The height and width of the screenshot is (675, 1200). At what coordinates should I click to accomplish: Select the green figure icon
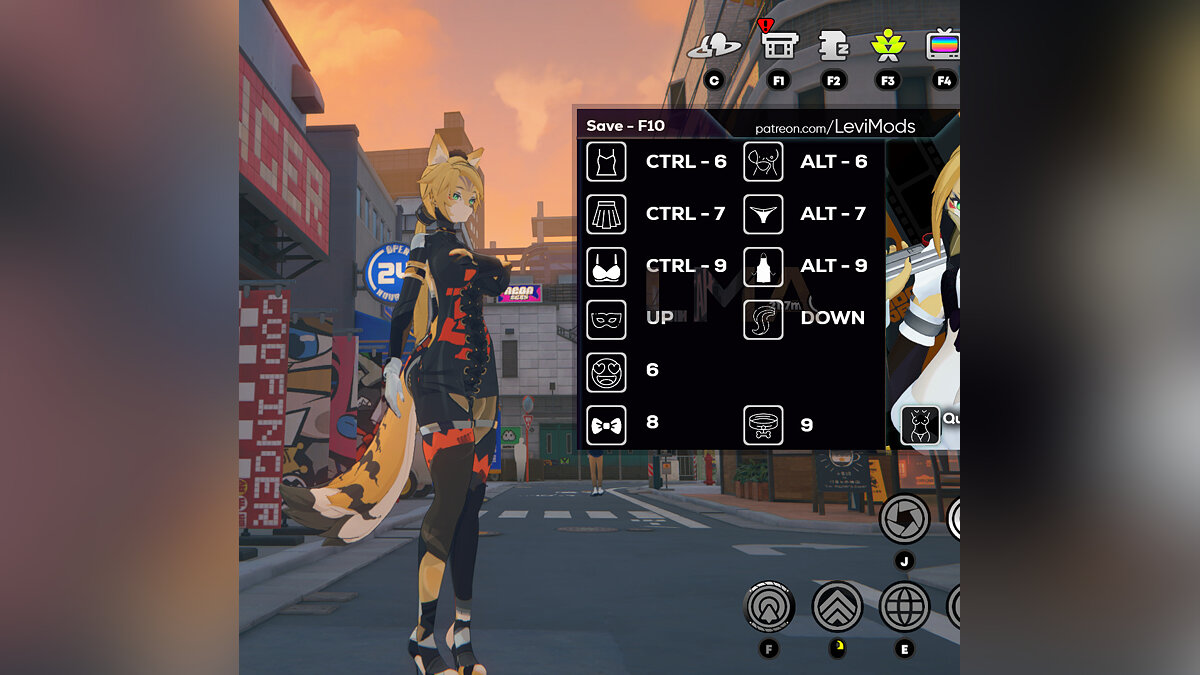[887, 45]
